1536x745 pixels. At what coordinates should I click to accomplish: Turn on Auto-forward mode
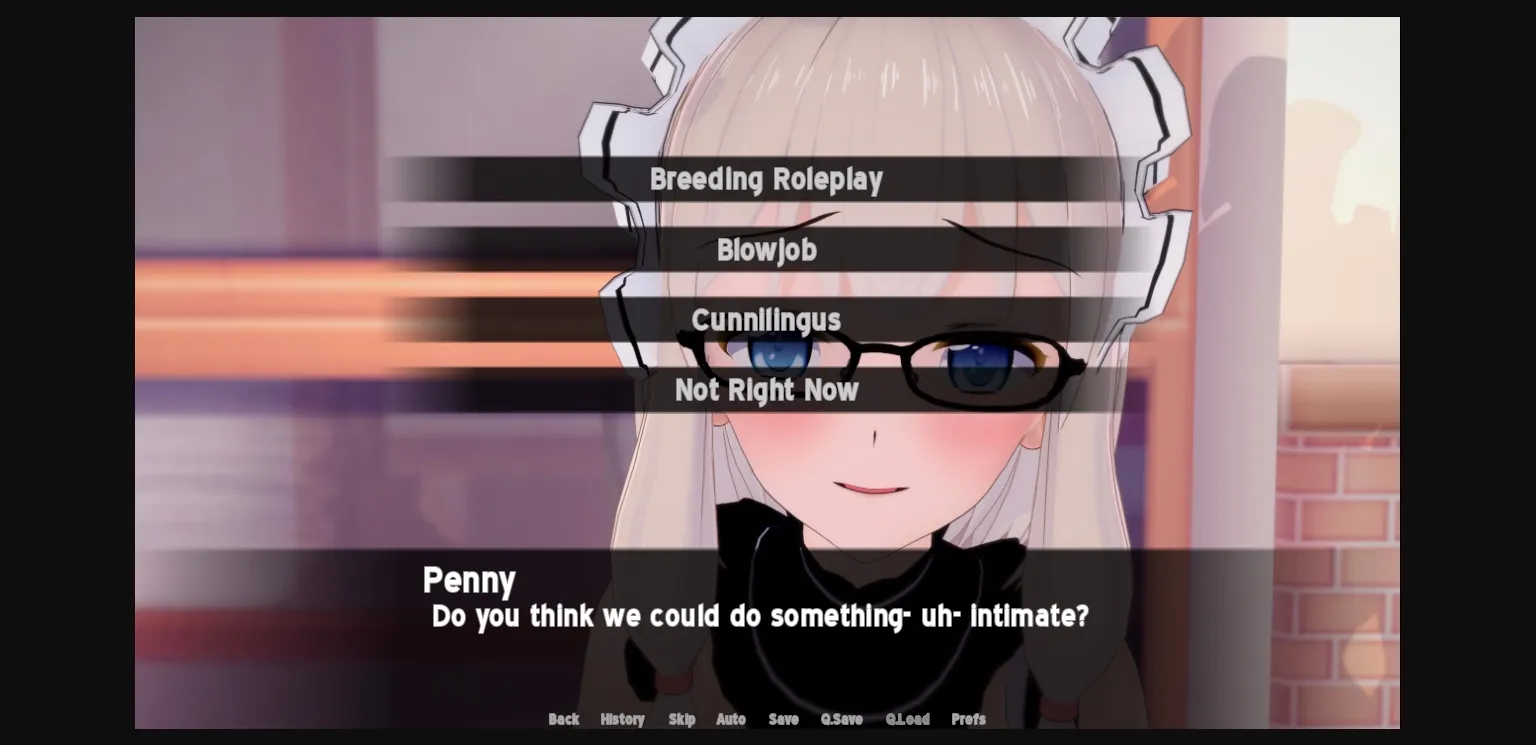tap(731, 719)
